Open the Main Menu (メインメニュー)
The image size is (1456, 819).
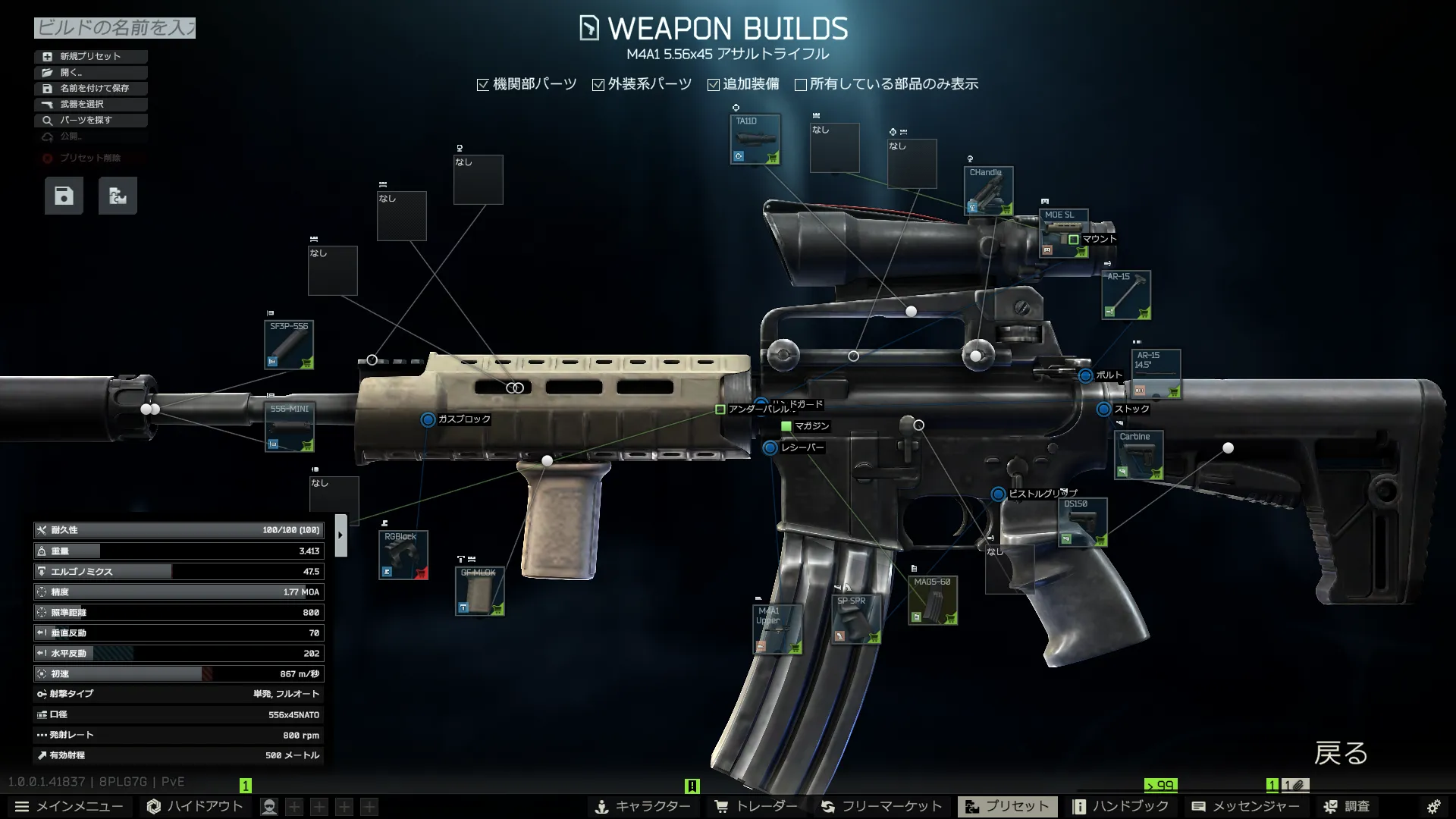pos(70,806)
